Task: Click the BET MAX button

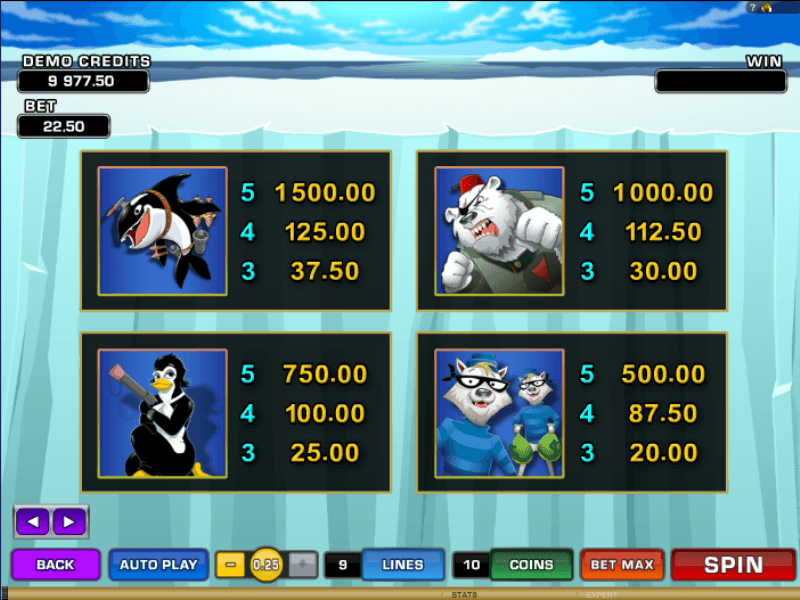Action: pyautogui.click(x=622, y=565)
